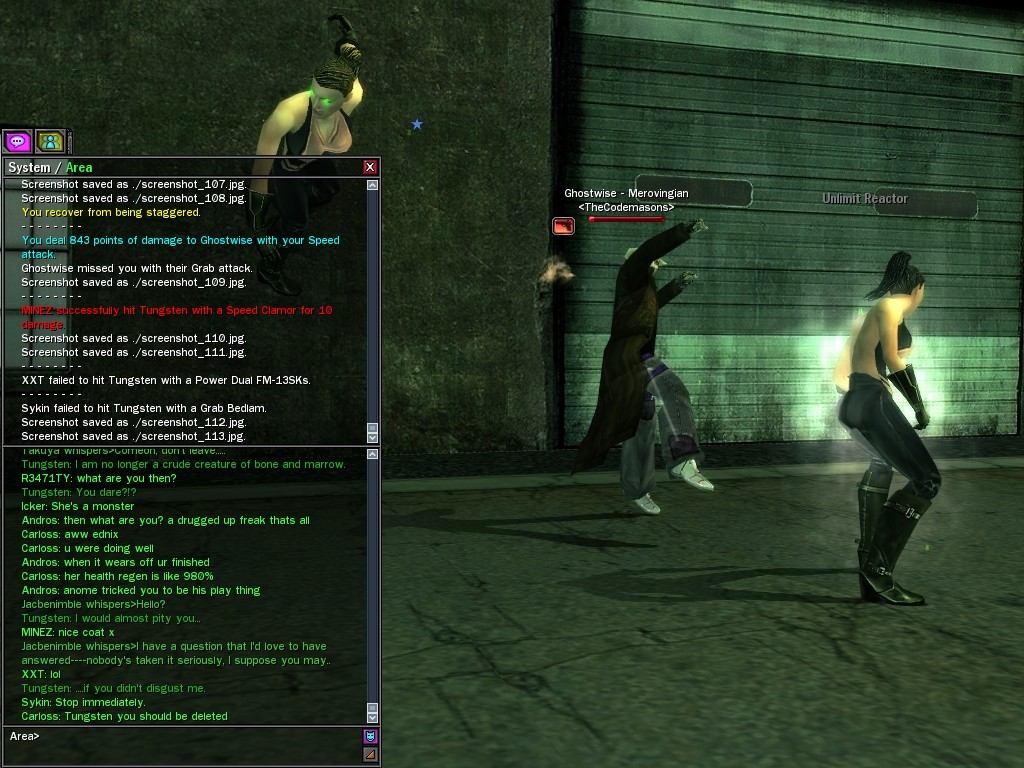Close the System / Area chat window
The height and width of the screenshot is (768, 1024).
pos(370,167)
